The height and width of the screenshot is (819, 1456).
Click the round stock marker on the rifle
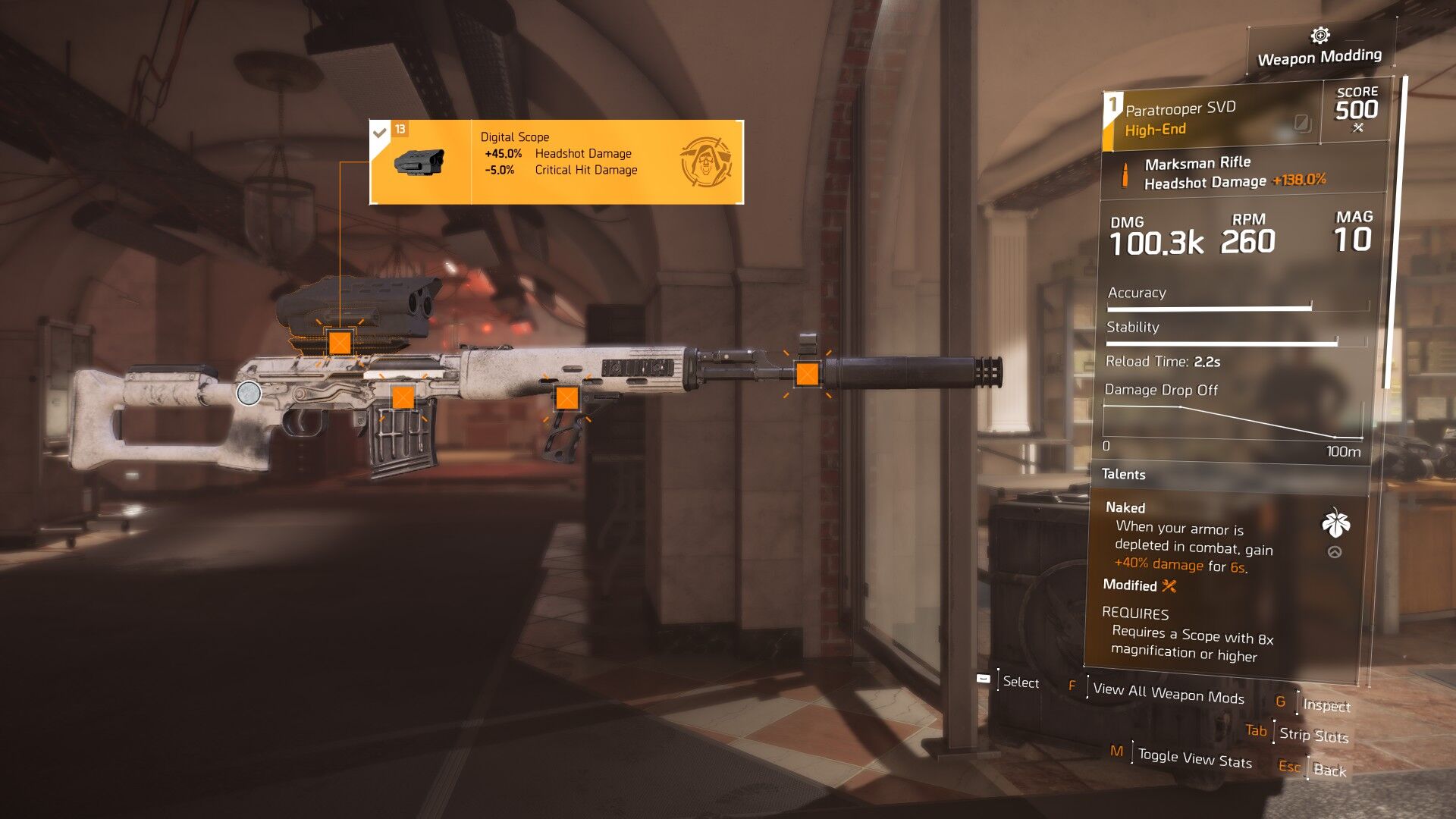pyautogui.click(x=249, y=393)
